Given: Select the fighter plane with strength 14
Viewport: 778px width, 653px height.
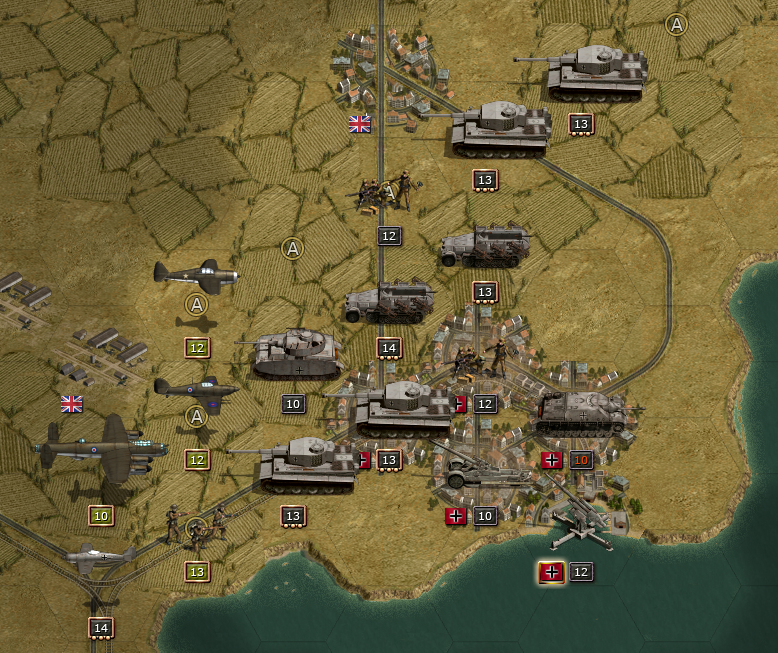Looking at the screenshot, I should click(100, 556).
